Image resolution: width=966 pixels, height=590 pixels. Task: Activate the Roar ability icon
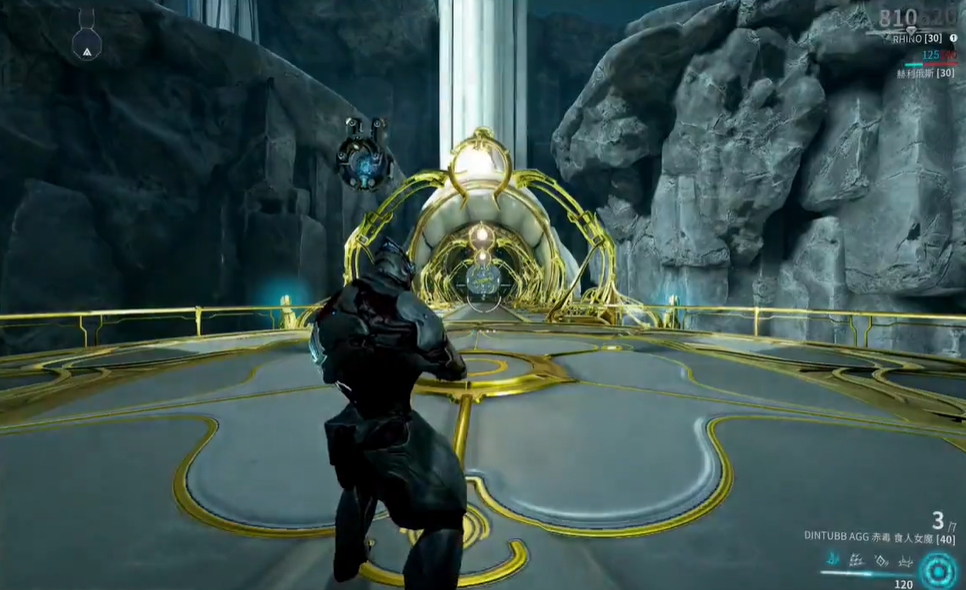tap(879, 561)
